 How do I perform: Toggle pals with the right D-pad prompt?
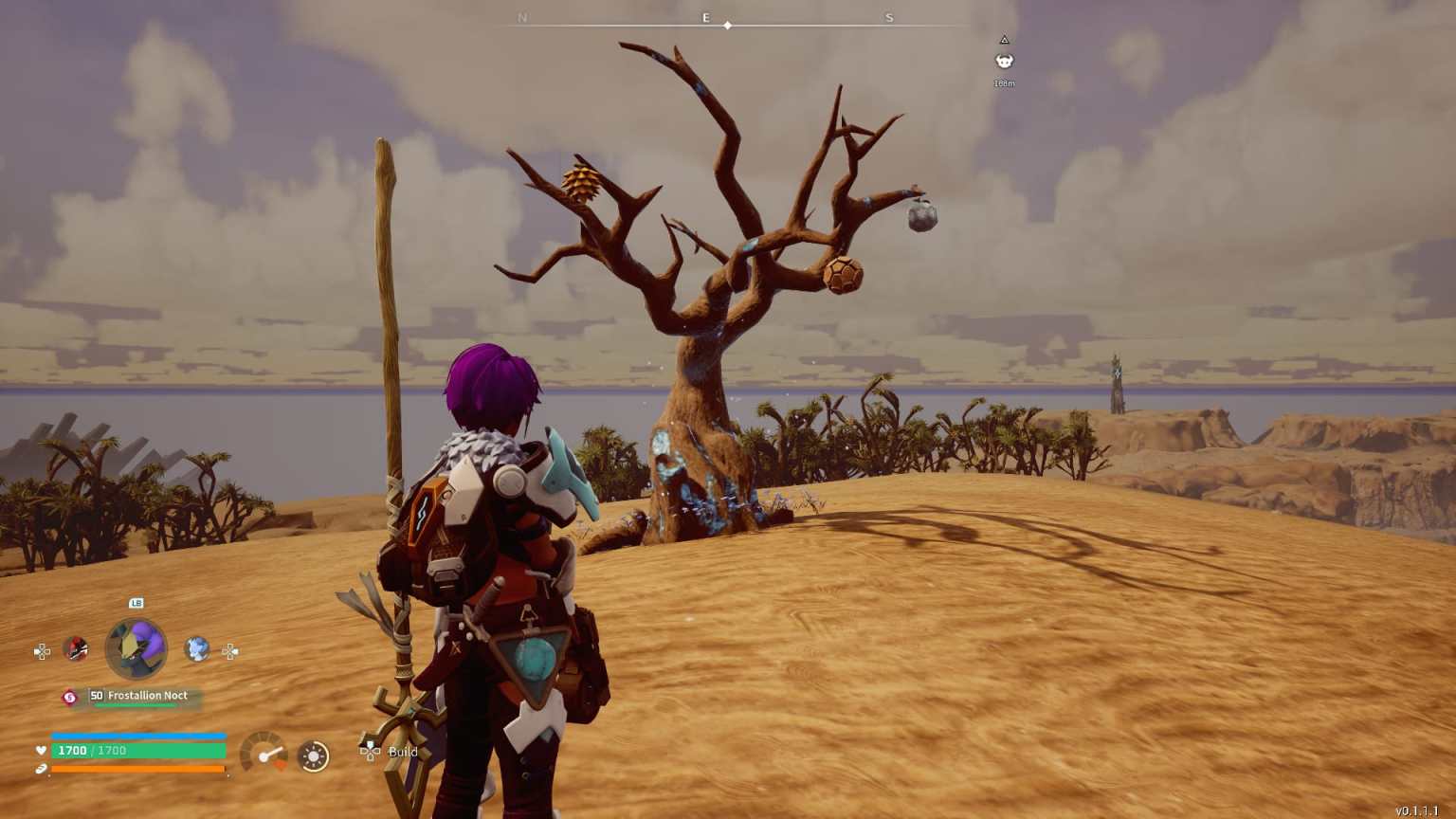[230, 652]
